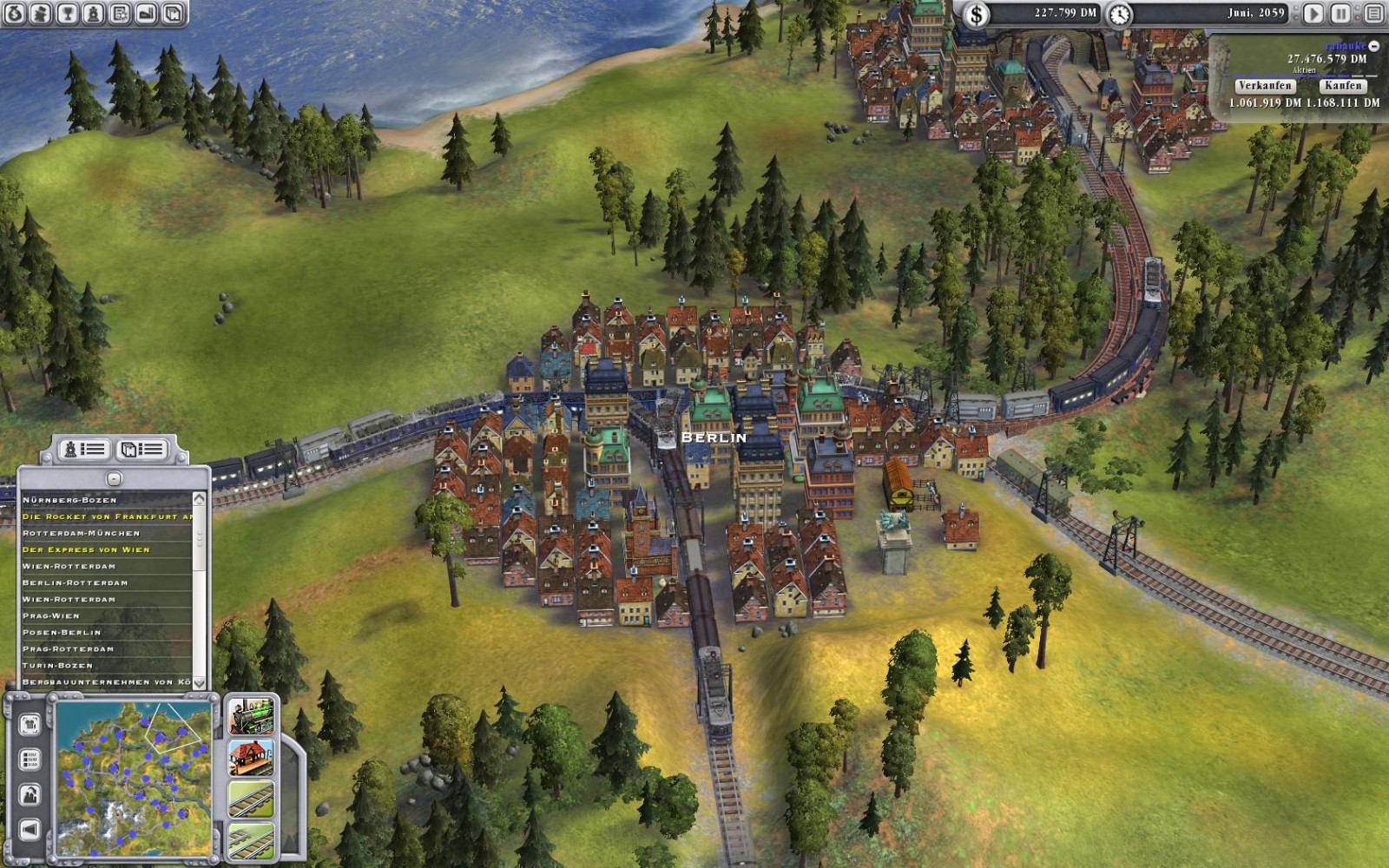Open the main game menu

click(x=1373, y=13)
